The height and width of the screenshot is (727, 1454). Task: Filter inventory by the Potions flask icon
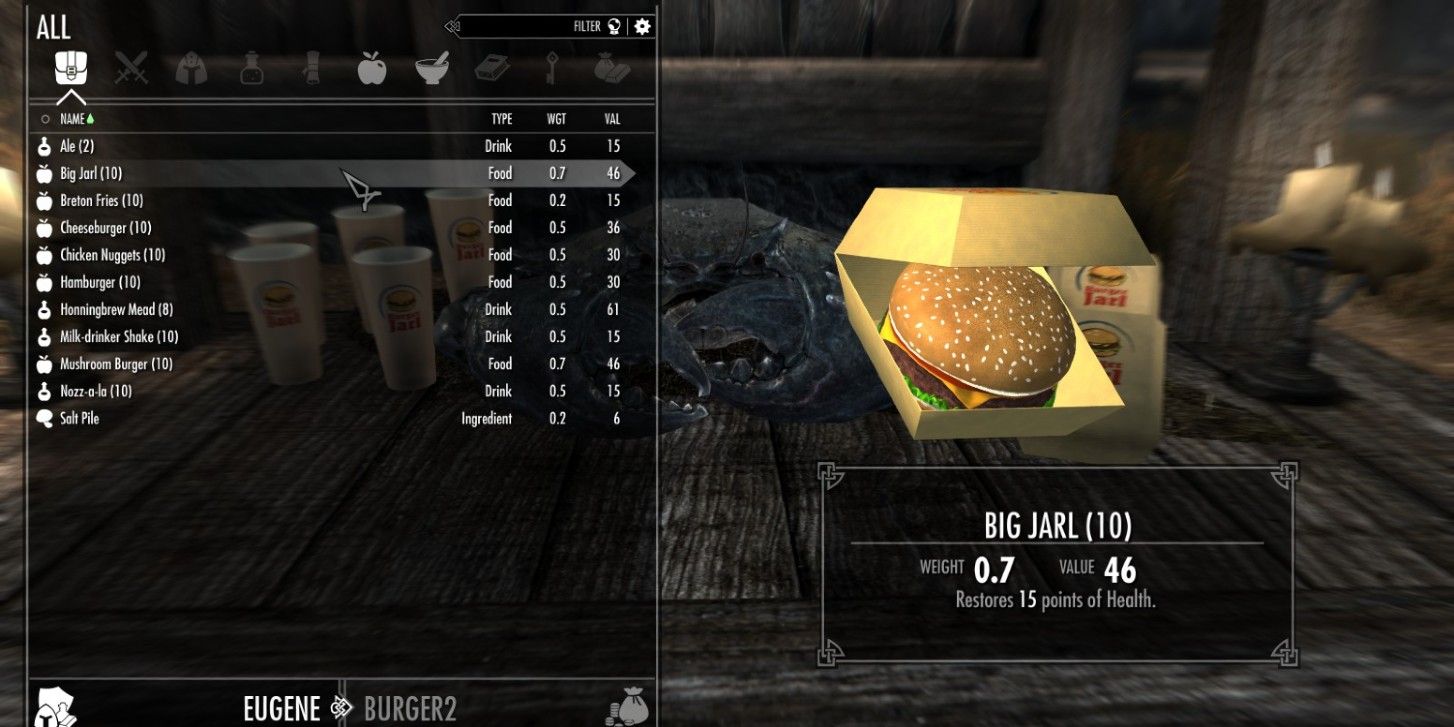251,68
